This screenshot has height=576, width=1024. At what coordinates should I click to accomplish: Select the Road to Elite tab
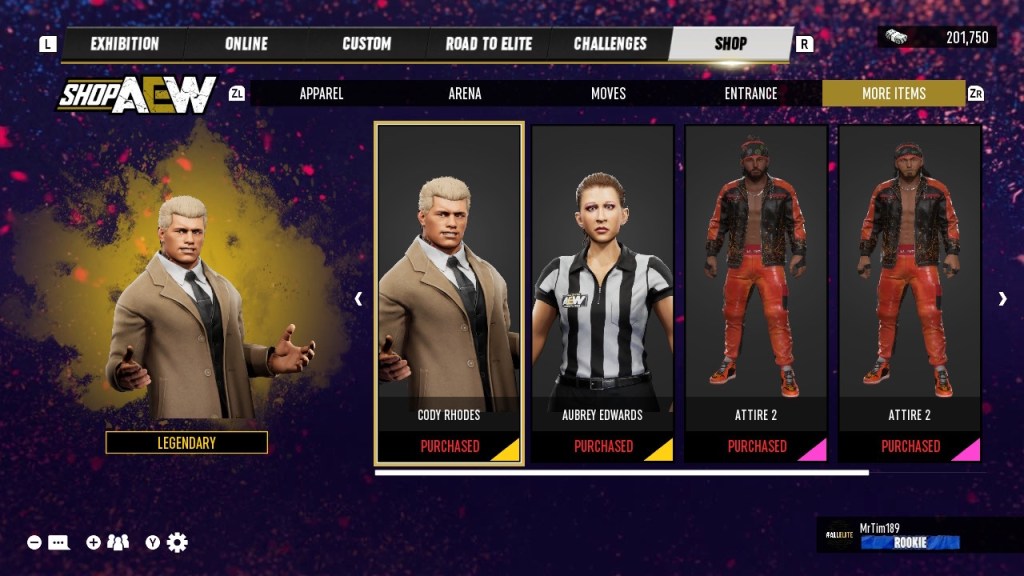pyautogui.click(x=489, y=44)
